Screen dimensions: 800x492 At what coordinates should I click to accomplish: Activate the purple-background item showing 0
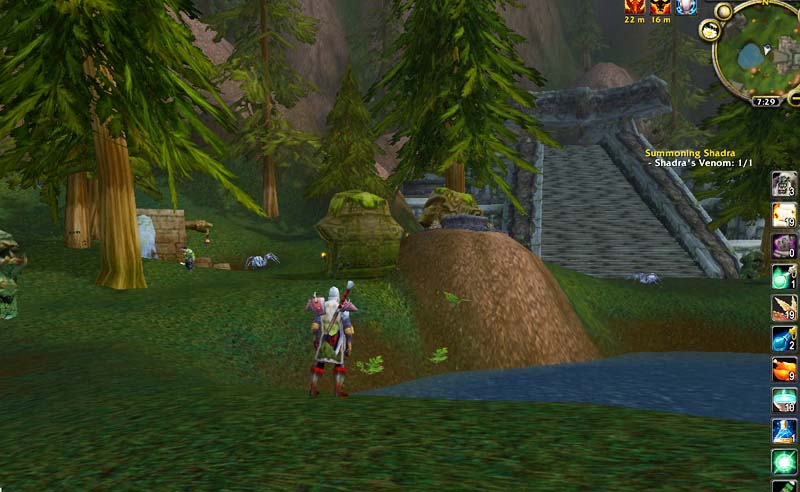click(784, 245)
